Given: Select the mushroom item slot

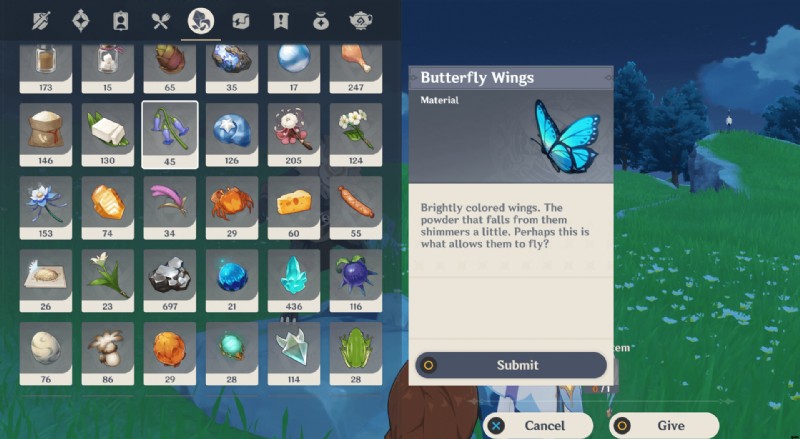Looking at the screenshot, I should click(x=108, y=349).
